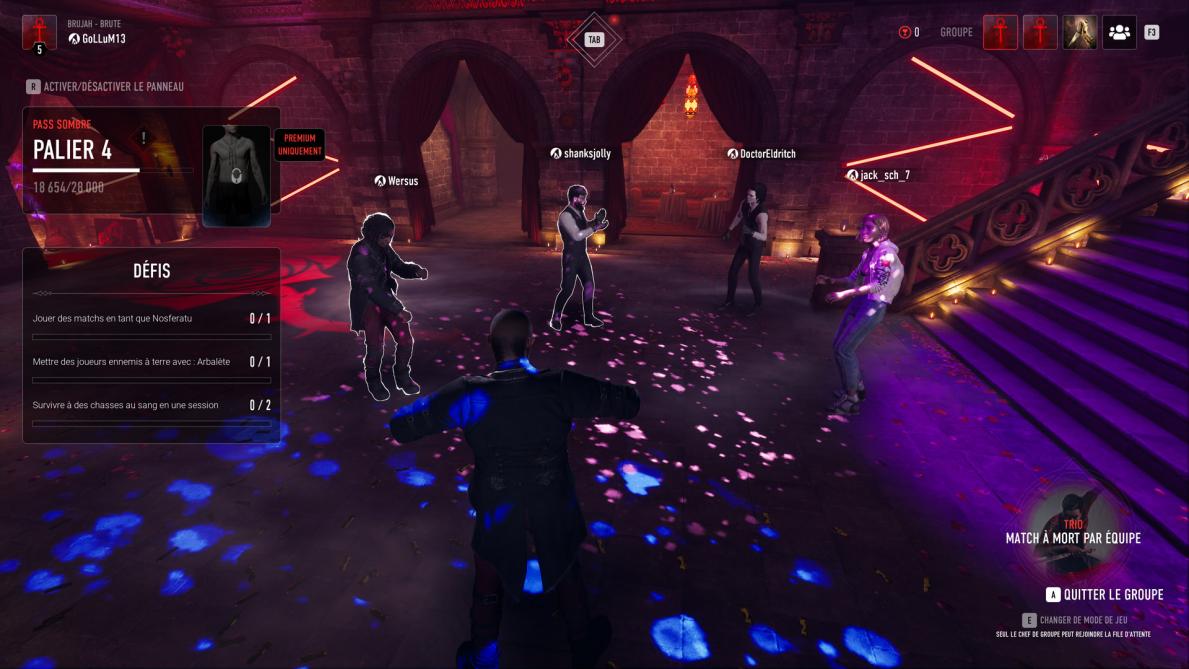Select the Nosferatu matches challenge
The width and height of the screenshot is (1189, 669).
[151, 320]
